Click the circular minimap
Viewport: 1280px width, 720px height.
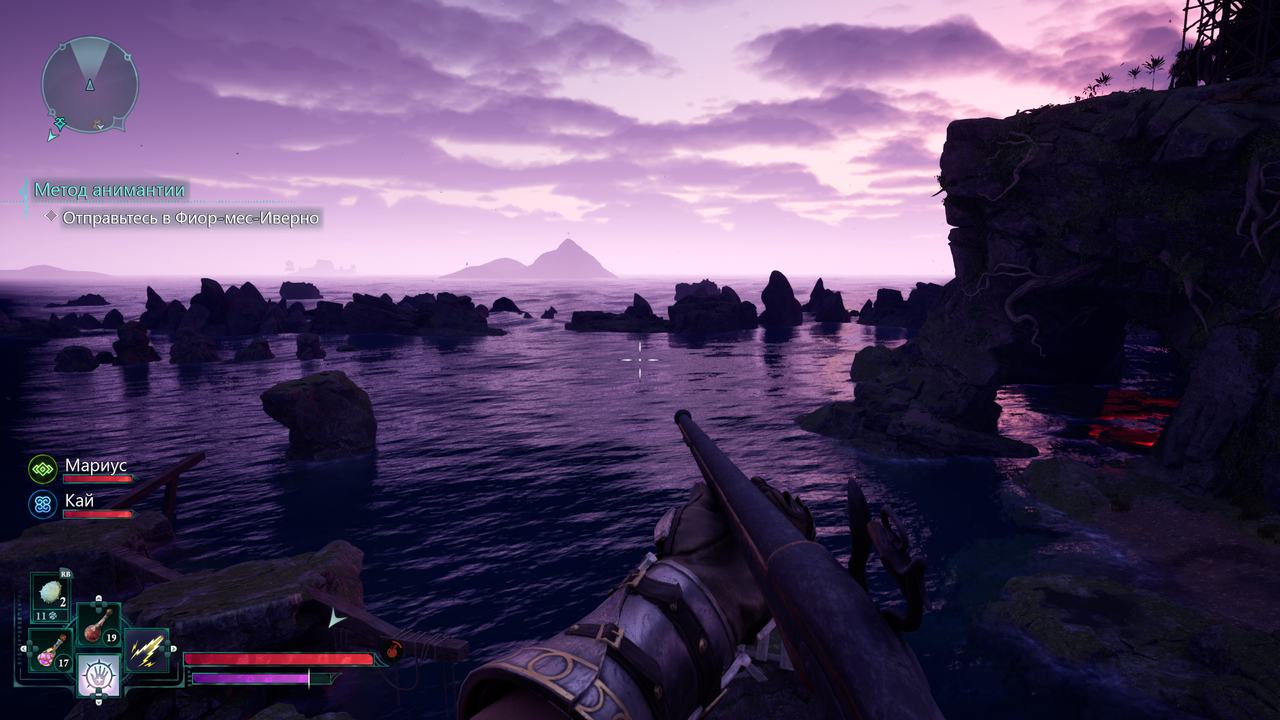(89, 85)
